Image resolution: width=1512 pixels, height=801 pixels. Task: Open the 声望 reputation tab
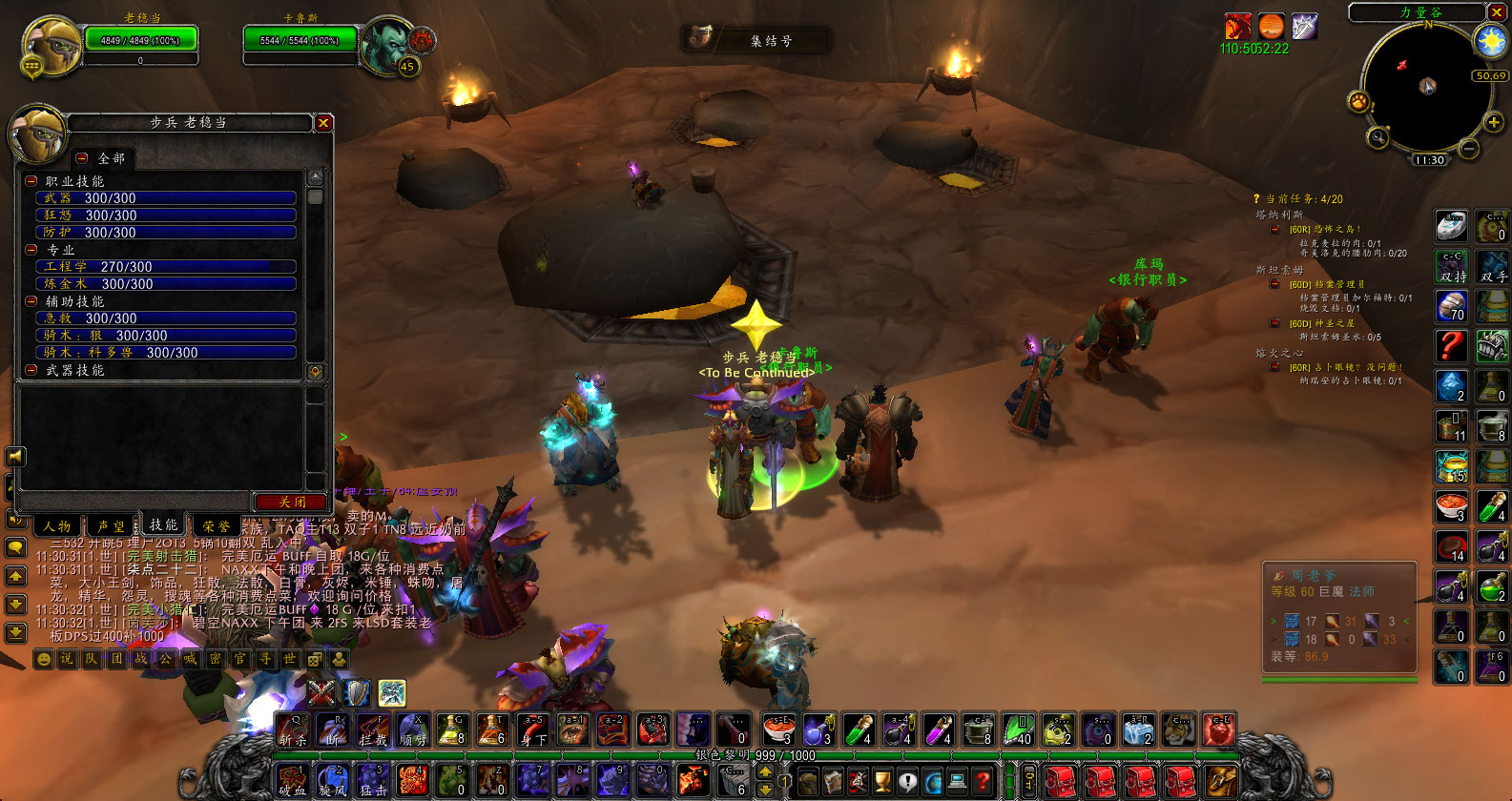[111, 525]
